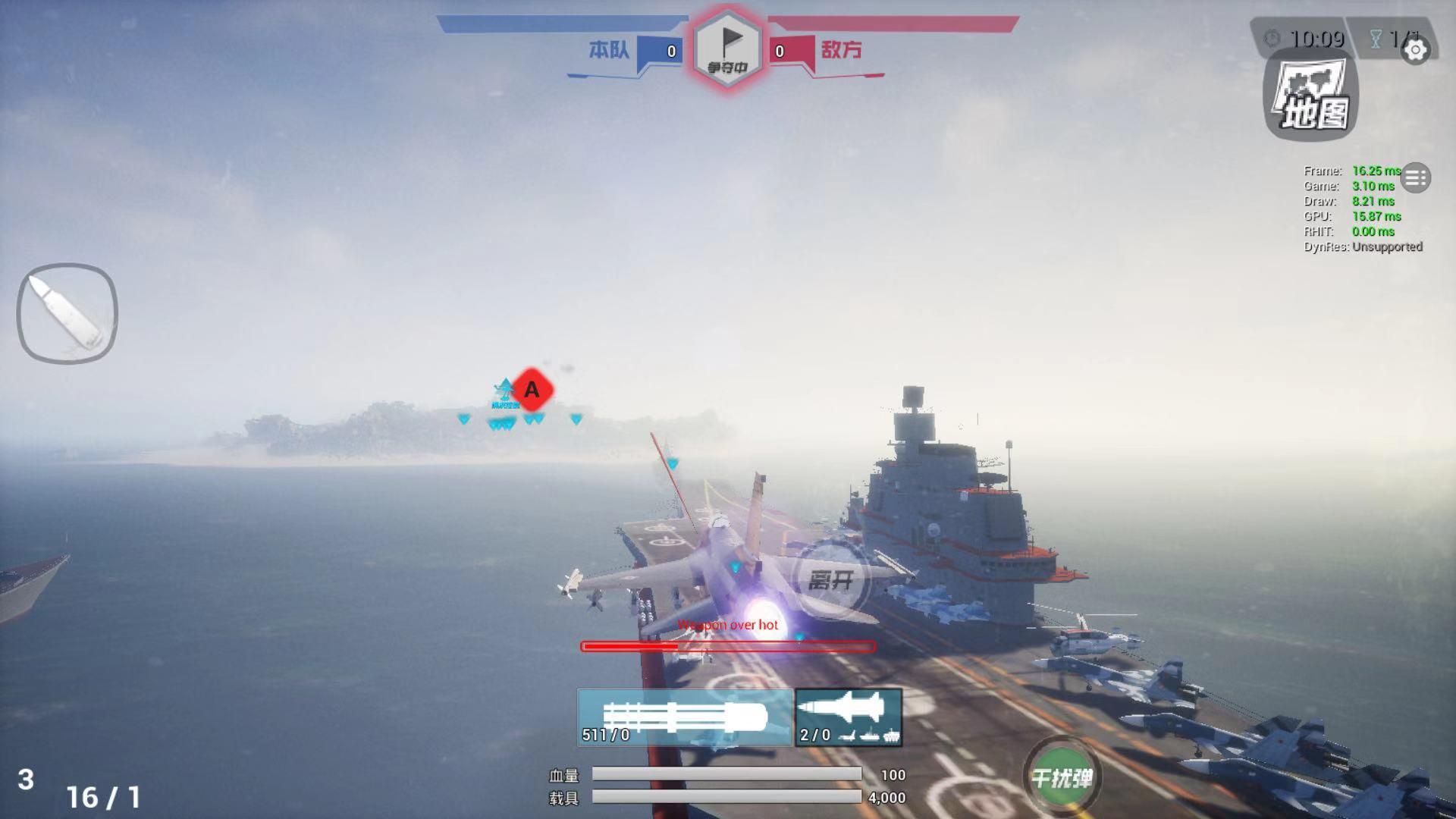Viewport: 1456px width, 819px height.
Task: Click the weapon overheat progress bar
Action: 728,646
